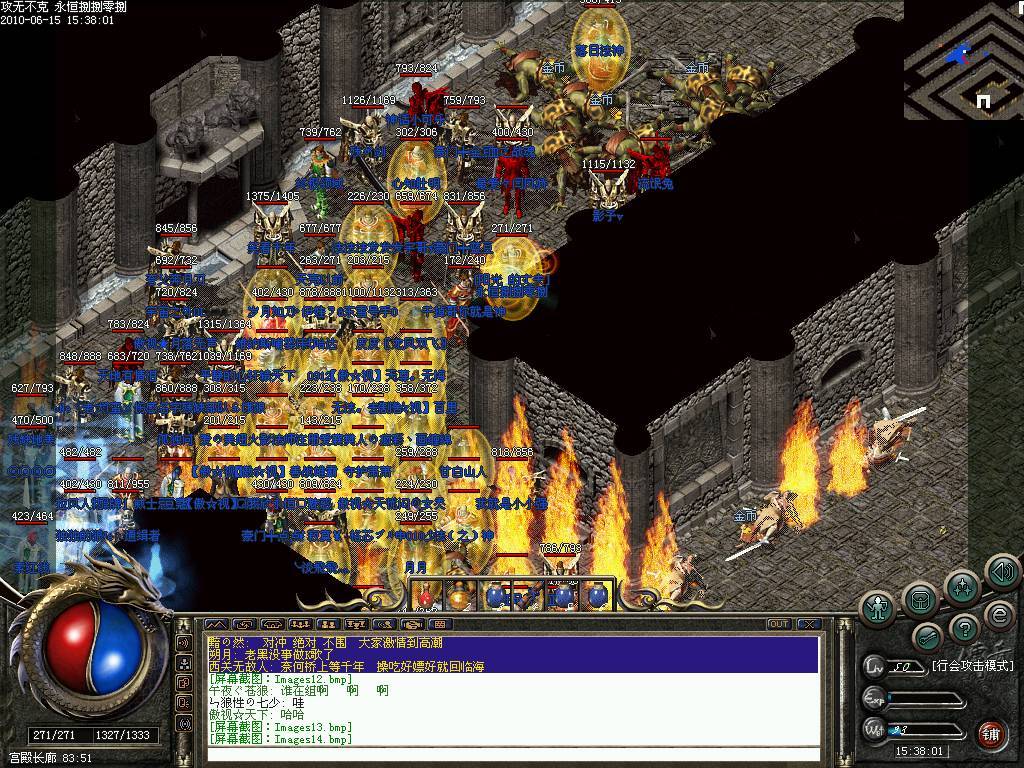Click the attack mode label 行会攻击模式
The image size is (1024, 768).
(x=972, y=665)
